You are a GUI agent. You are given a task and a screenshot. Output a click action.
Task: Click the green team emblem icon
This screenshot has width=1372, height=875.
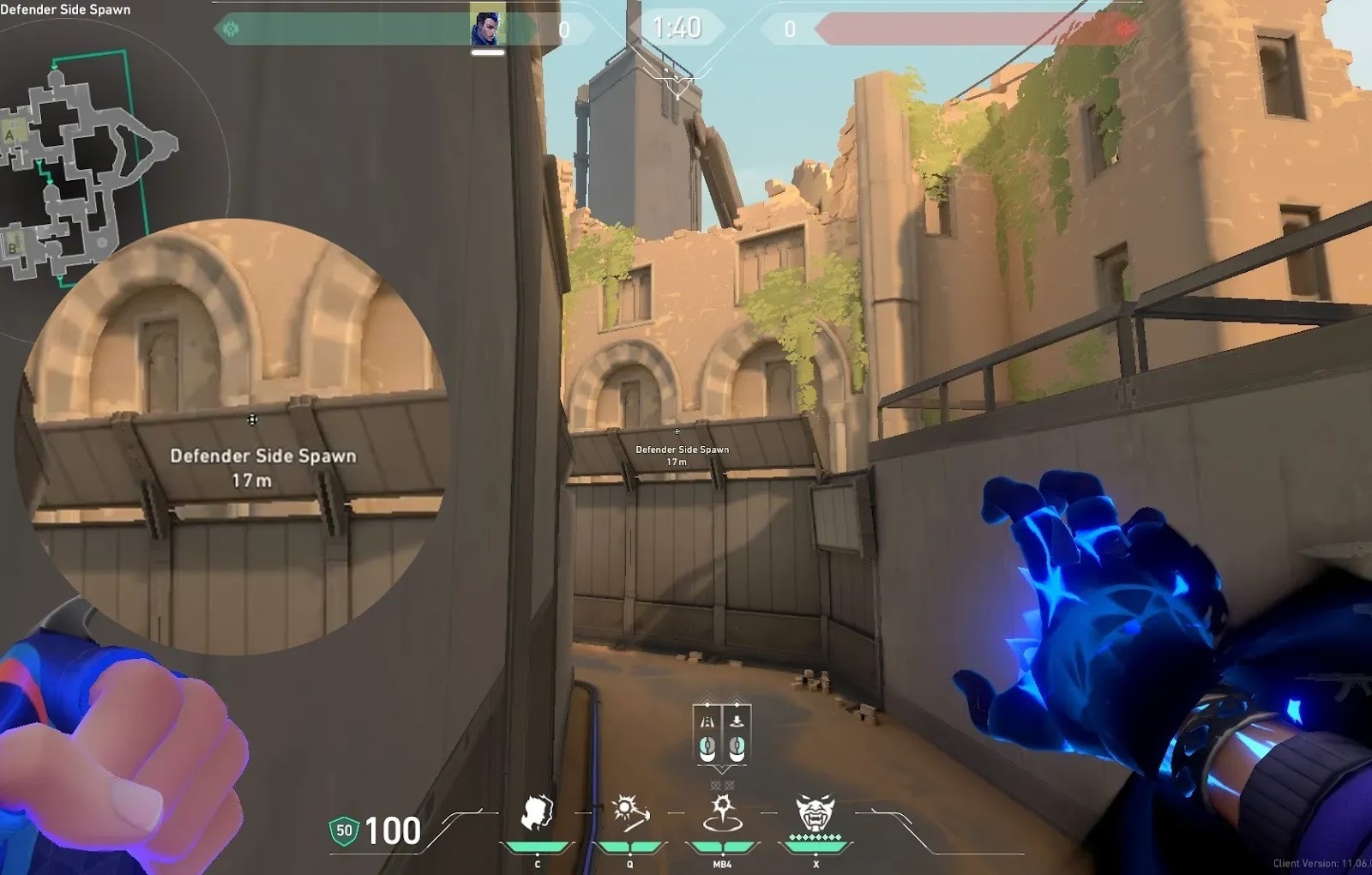click(231, 29)
